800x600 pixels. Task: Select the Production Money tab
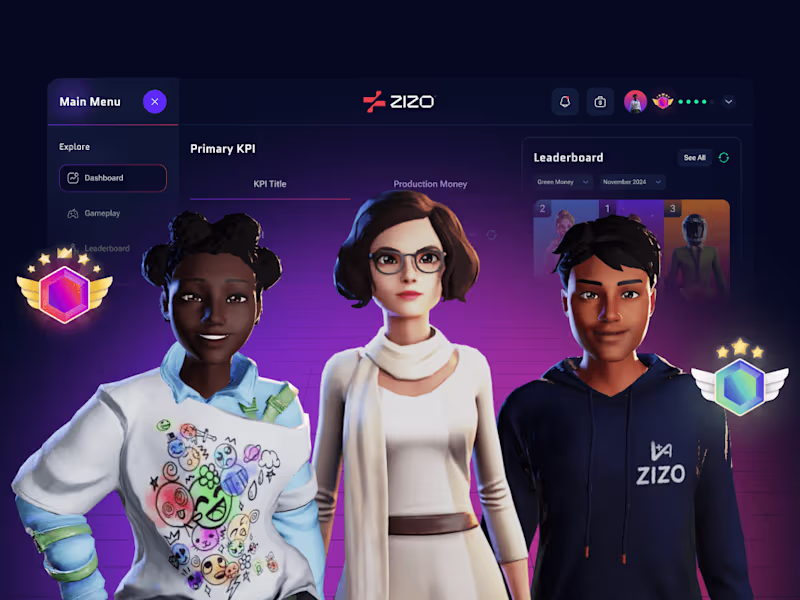(x=430, y=184)
